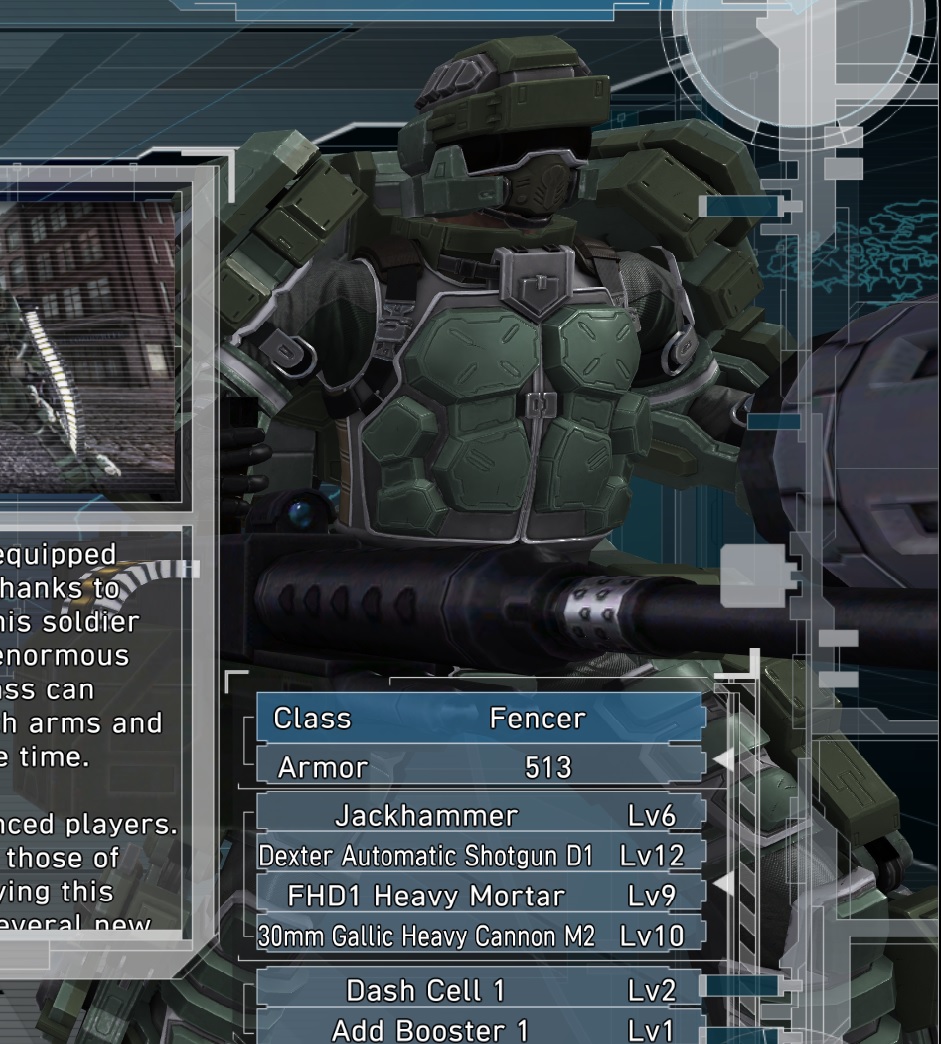The width and height of the screenshot is (941, 1044).
Task: Pick the Dexter Automatic Shotgun D1 slot
Action: point(480,856)
